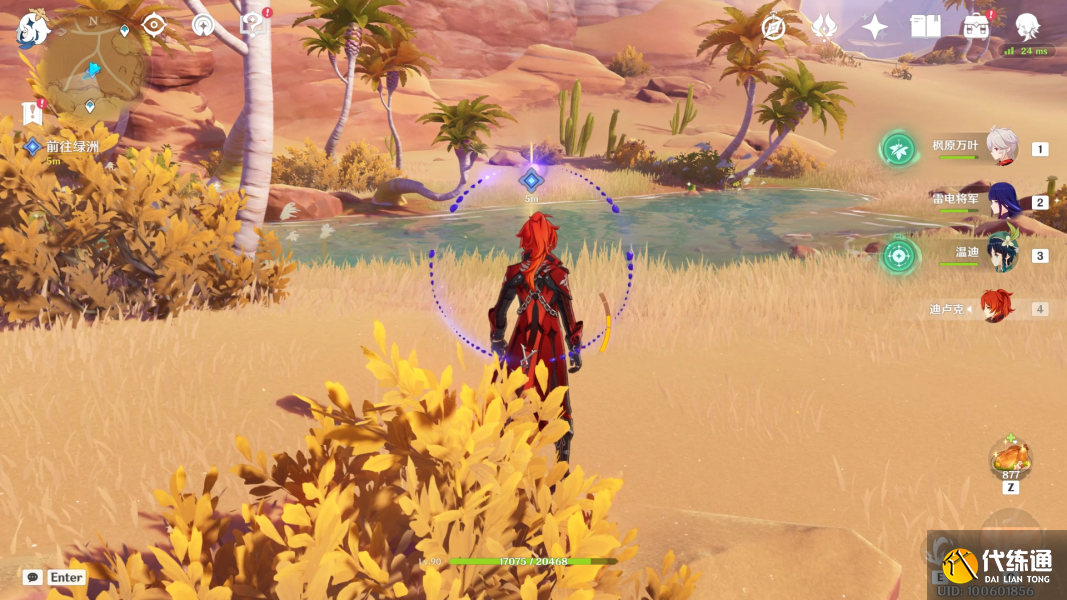The image size is (1067, 600).
Task: Open the chat box speech bubble
Action: click(33, 577)
